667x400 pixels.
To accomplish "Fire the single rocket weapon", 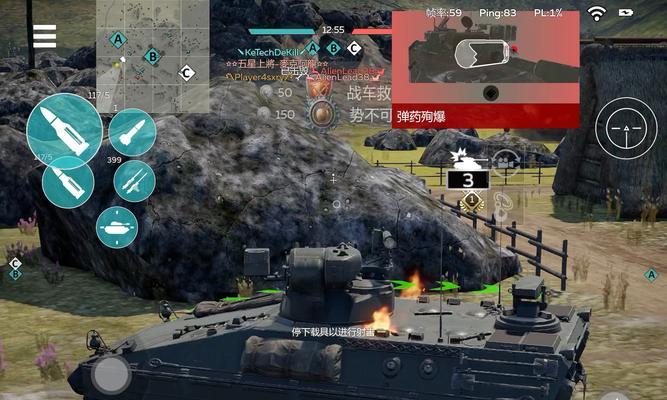I will (x=132, y=130).
